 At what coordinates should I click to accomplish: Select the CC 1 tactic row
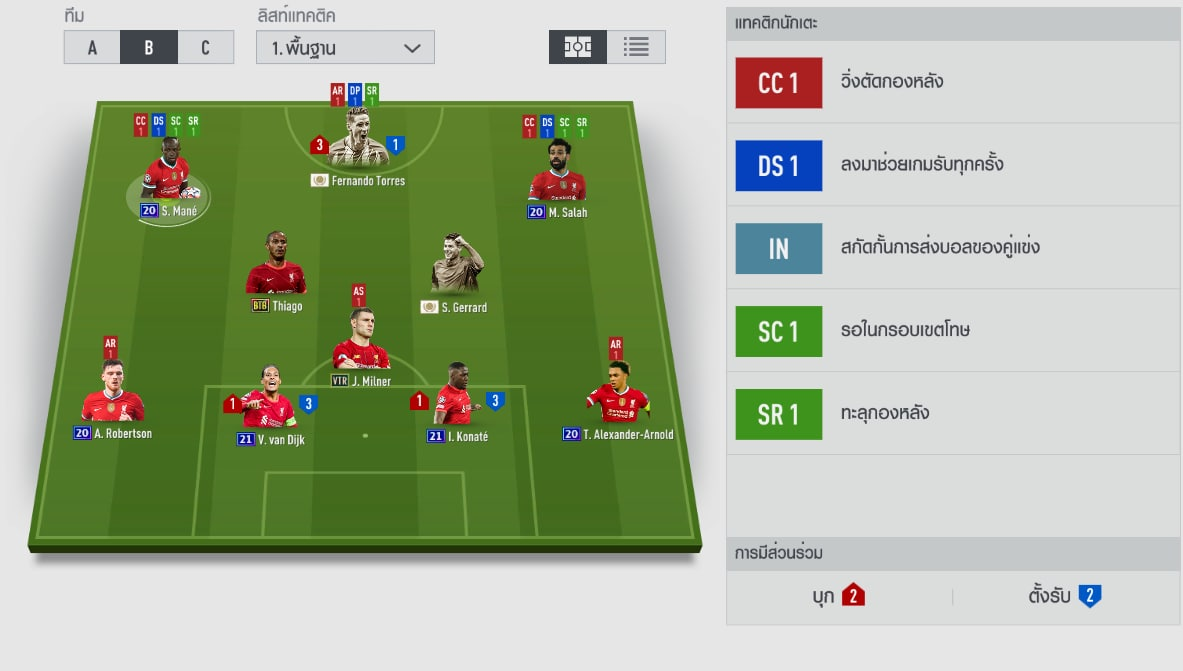(953, 83)
